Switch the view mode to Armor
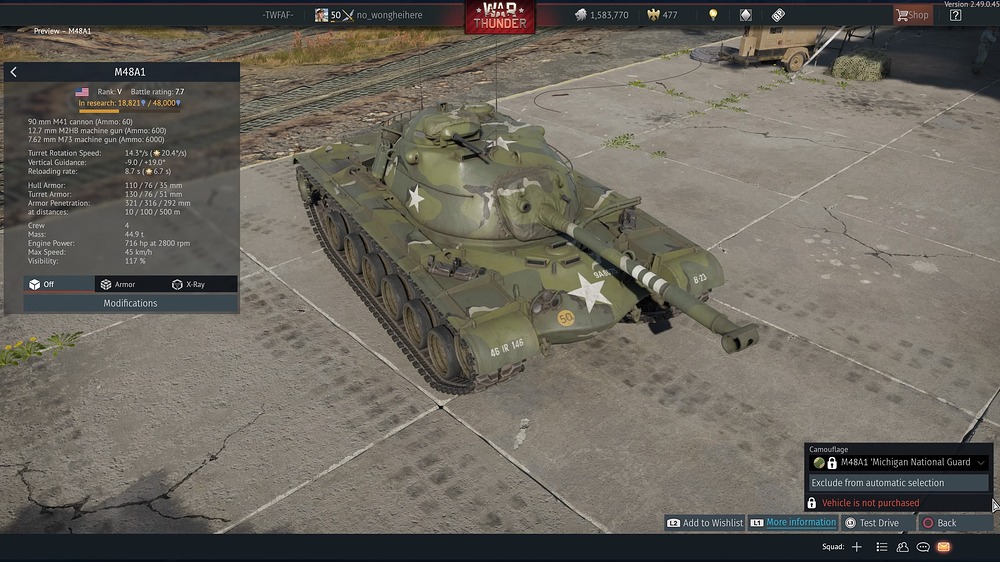The image size is (1000, 562). pyautogui.click(x=118, y=284)
